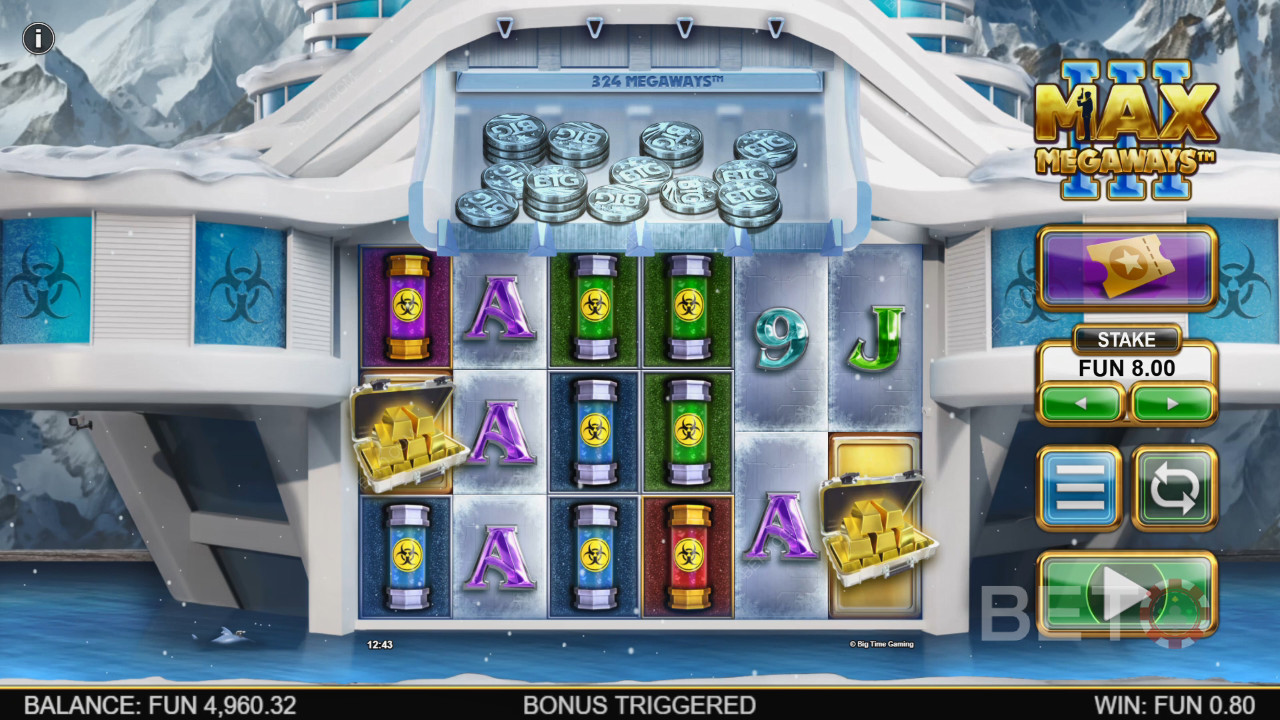This screenshot has width=1280, height=720.
Task: Increase the stake amount
Action: [x=1173, y=404]
